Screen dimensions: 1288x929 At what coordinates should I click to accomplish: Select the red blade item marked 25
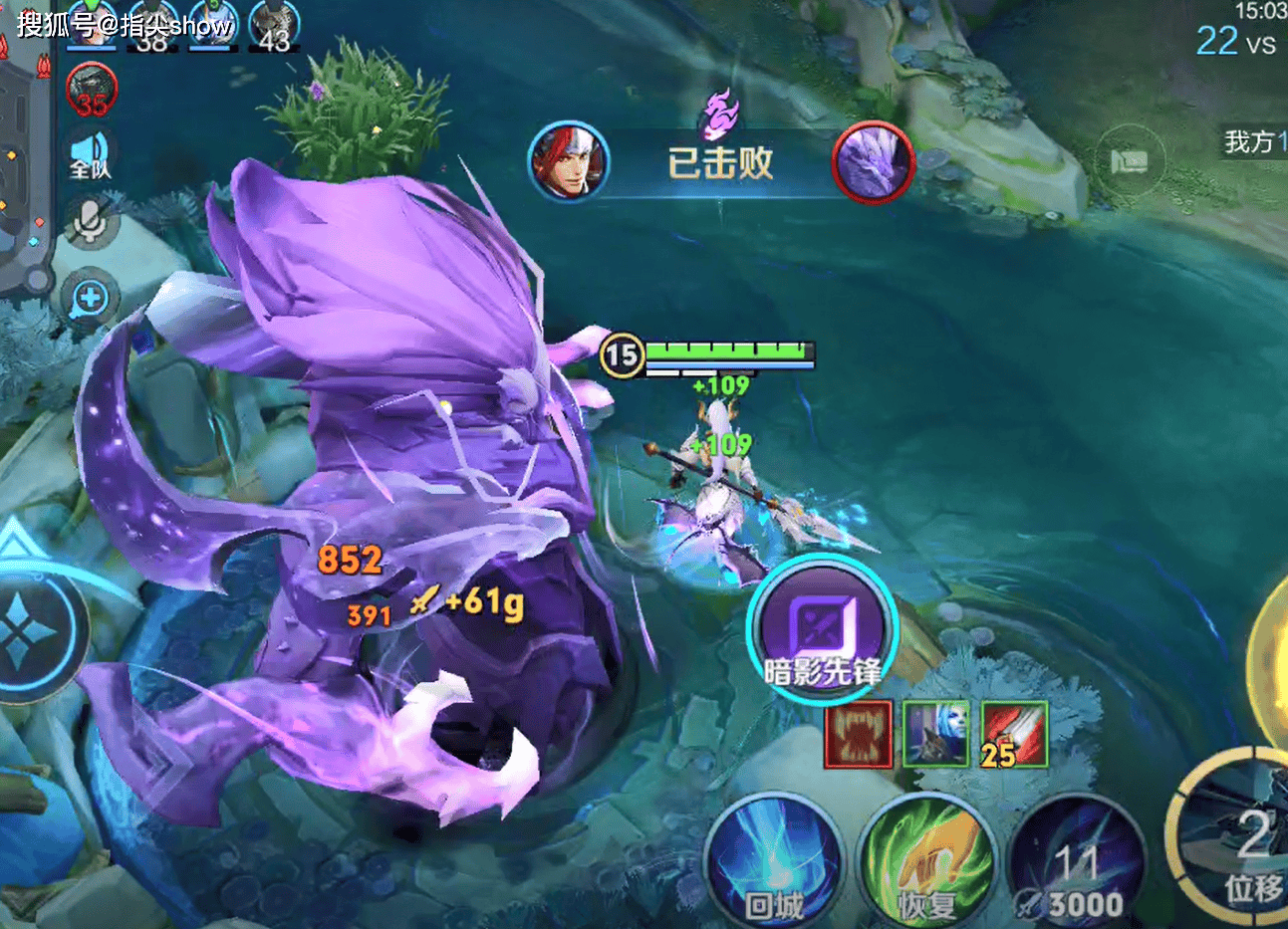point(1014,735)
